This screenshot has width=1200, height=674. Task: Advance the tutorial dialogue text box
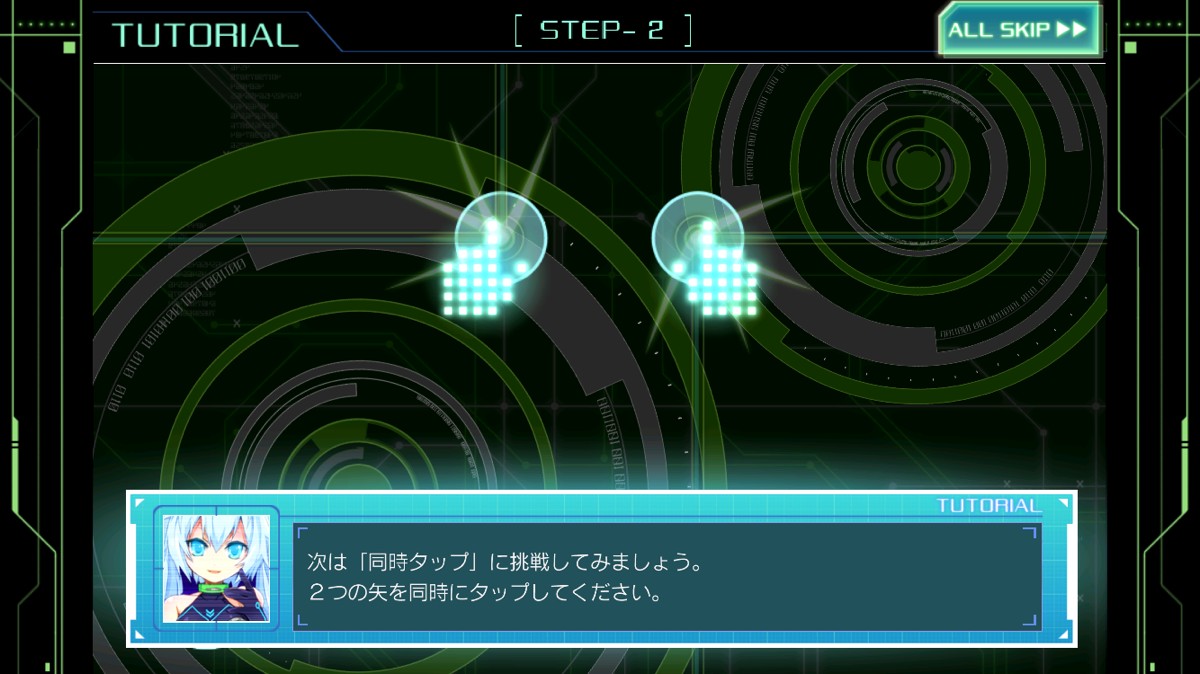click(x=667, y=577)
